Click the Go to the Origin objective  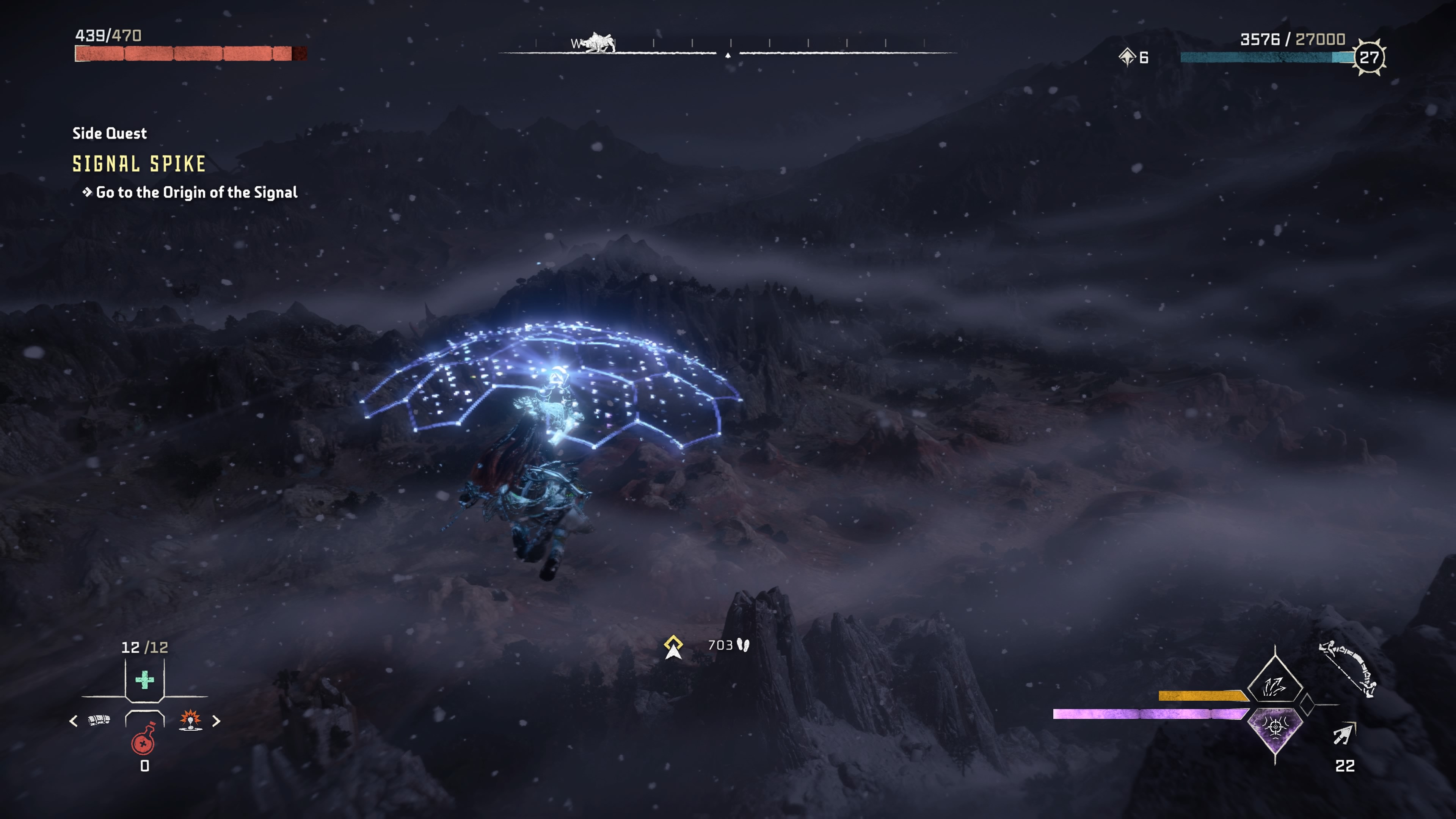pyautogui.click(x=196, y=193)
